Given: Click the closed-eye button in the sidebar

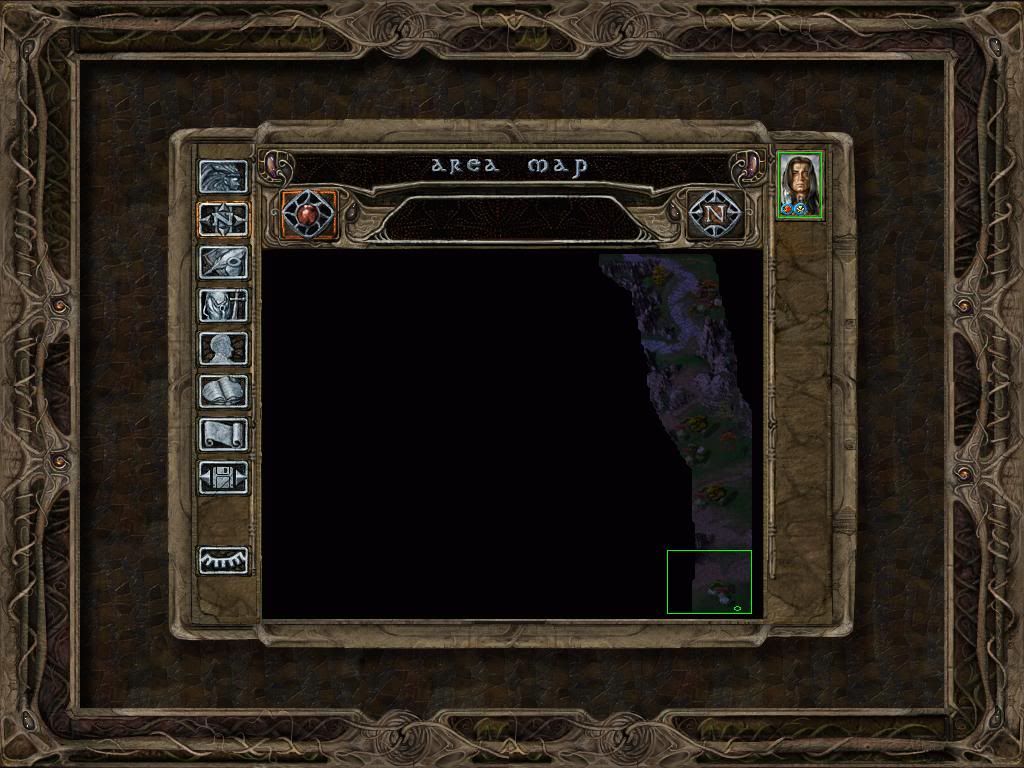Looking at the screenshot, I should [223, 560].
